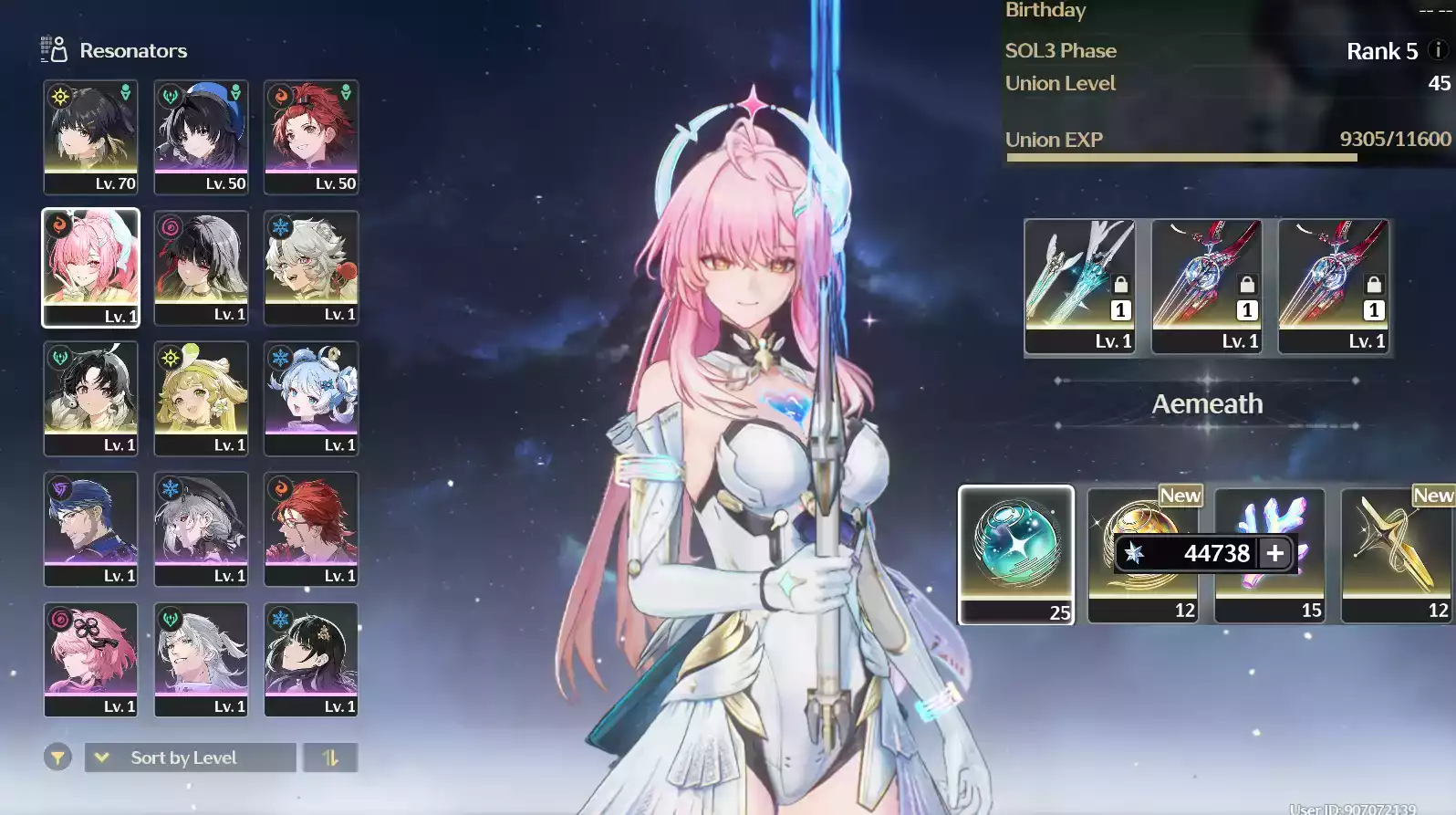Viewport: 1456px width, 815px height.
Task: Select the teal twin-blade weapon slot
Action: [1079, 286]
